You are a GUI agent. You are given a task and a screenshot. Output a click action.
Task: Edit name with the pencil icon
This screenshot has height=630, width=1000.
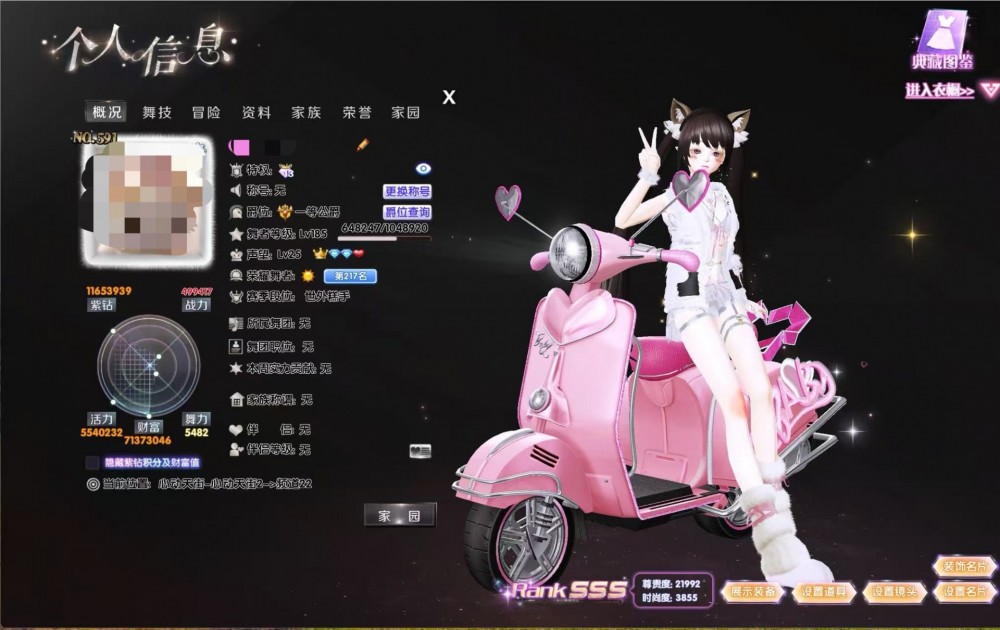[363, 146]
